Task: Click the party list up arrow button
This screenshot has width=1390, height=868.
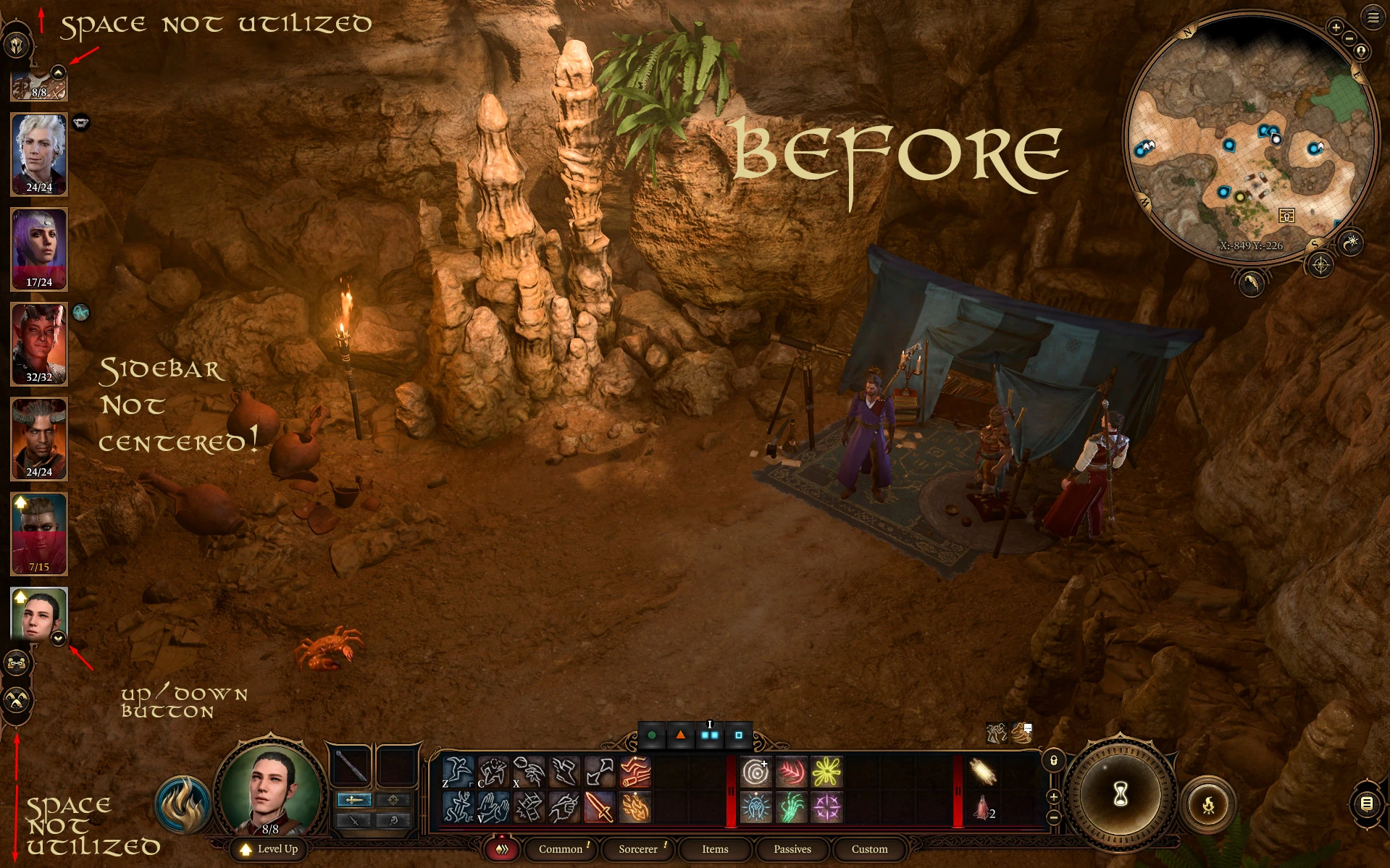Action: pyautogui.click(x=59, y=72)
